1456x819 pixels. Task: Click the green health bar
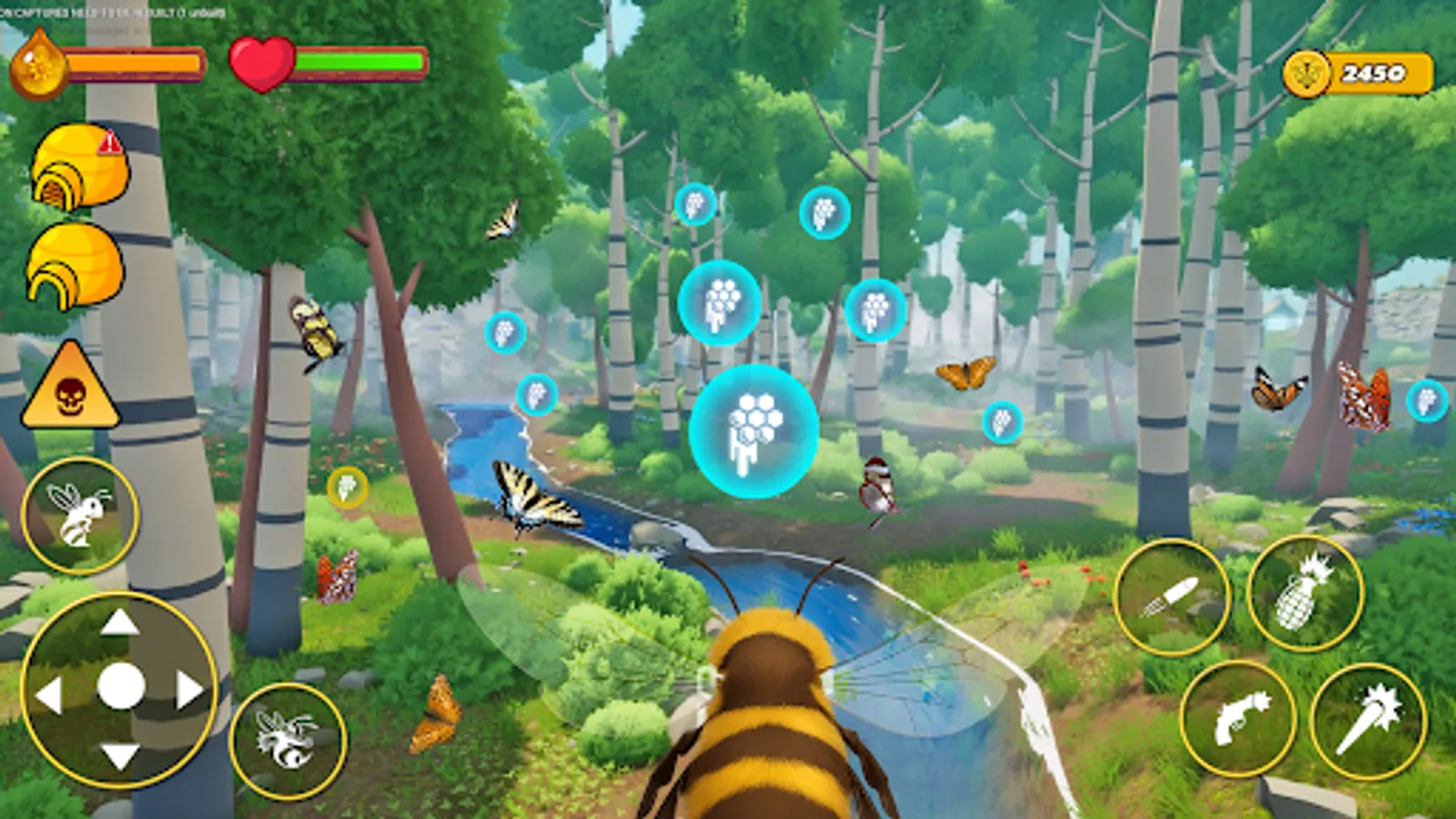point(359,60)
